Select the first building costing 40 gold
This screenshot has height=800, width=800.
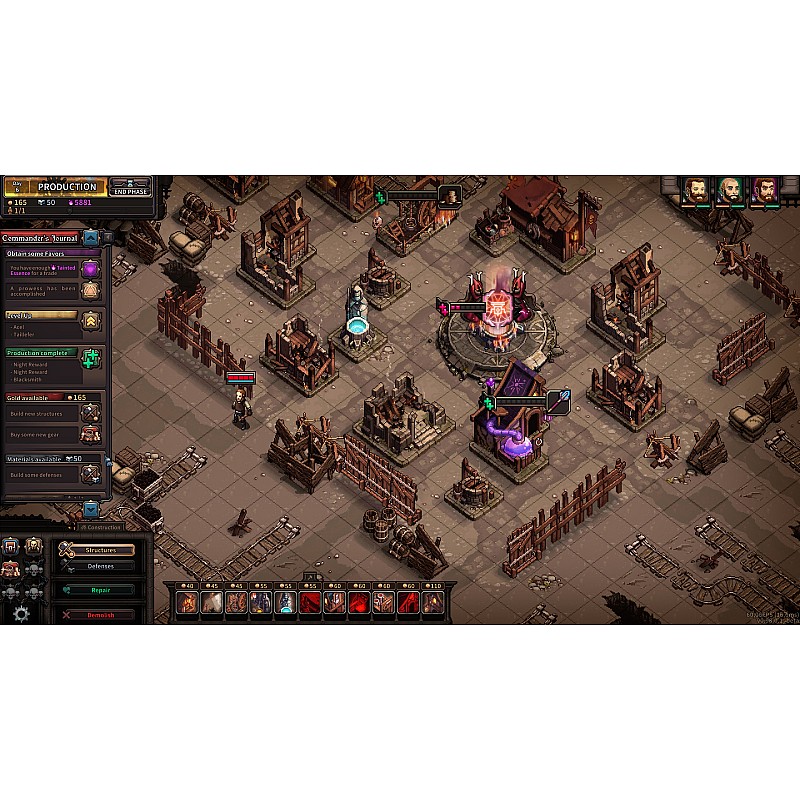tap(187, 602)
